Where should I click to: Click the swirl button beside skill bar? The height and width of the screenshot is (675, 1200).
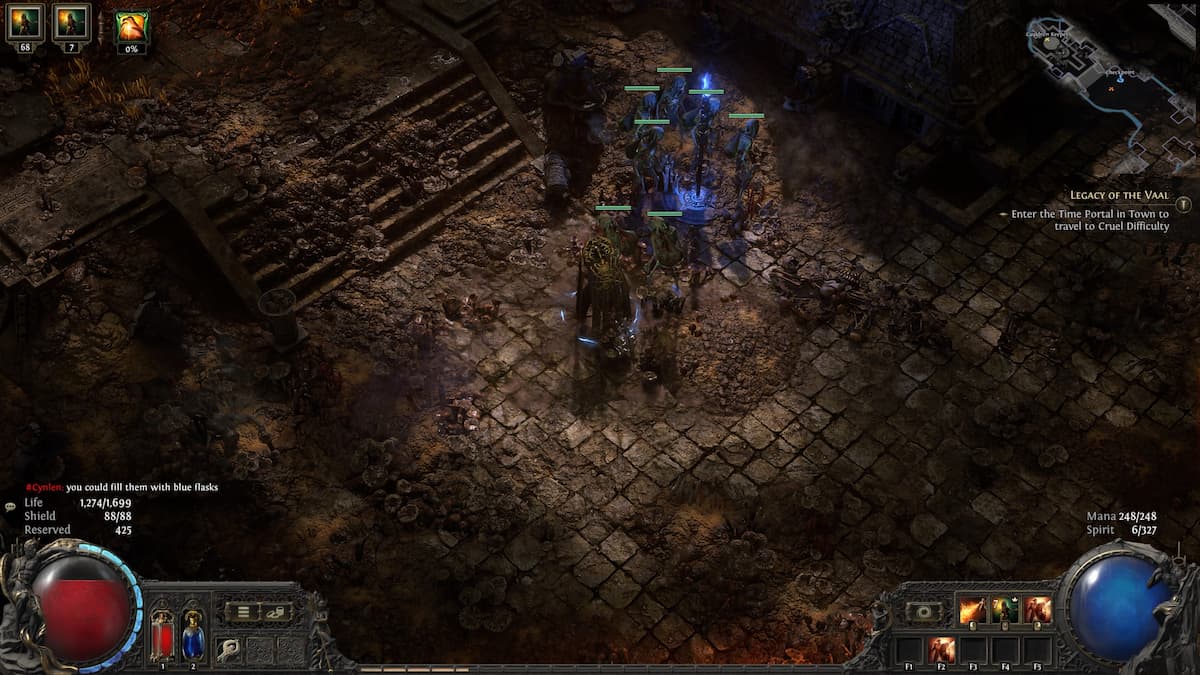click(924, 611)
